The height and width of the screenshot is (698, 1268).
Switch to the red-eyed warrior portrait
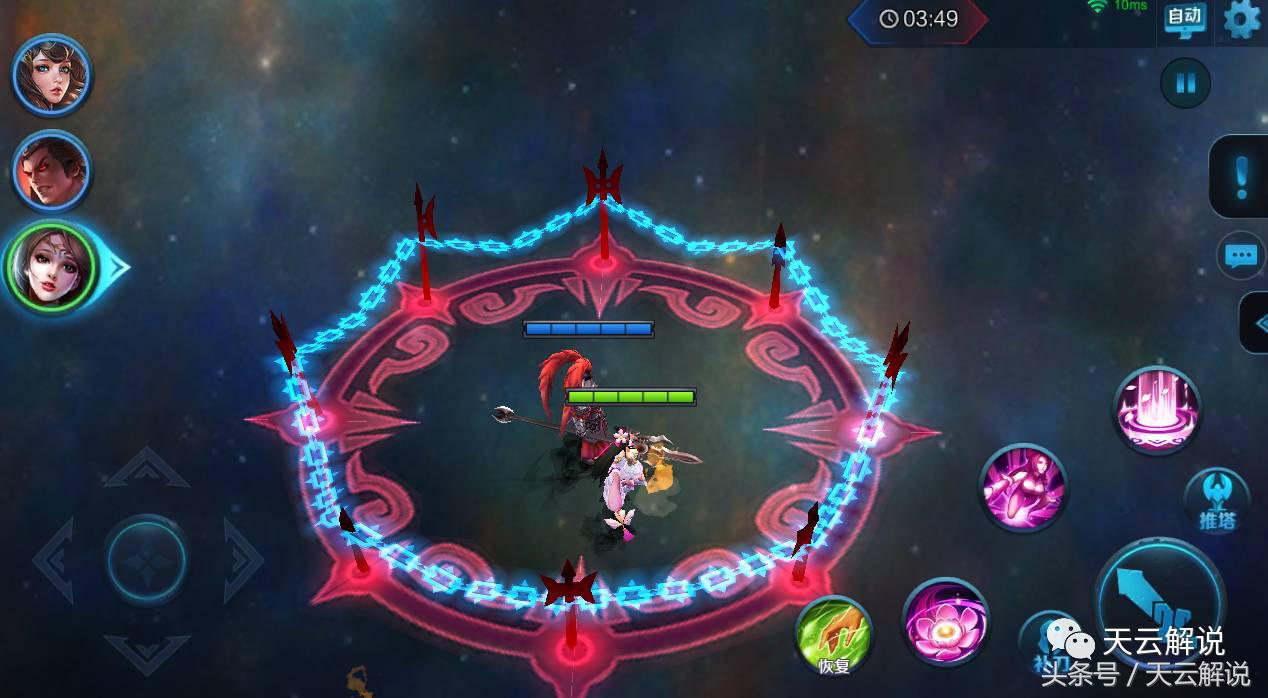pyautogui.click(x=51, y=171)
